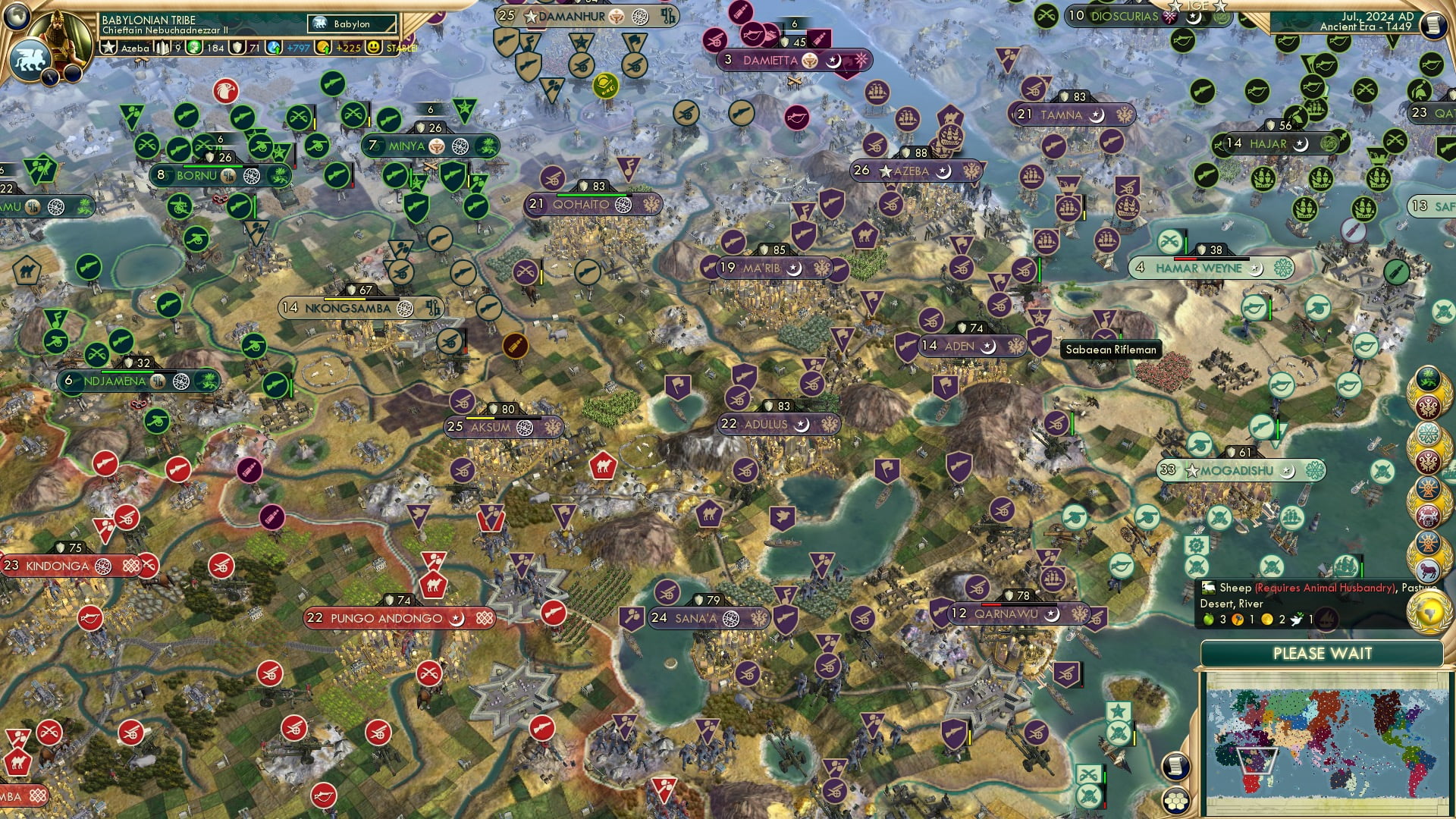Click the green population orb in the top bar
1456x819 pixels.
pos(193,48)
